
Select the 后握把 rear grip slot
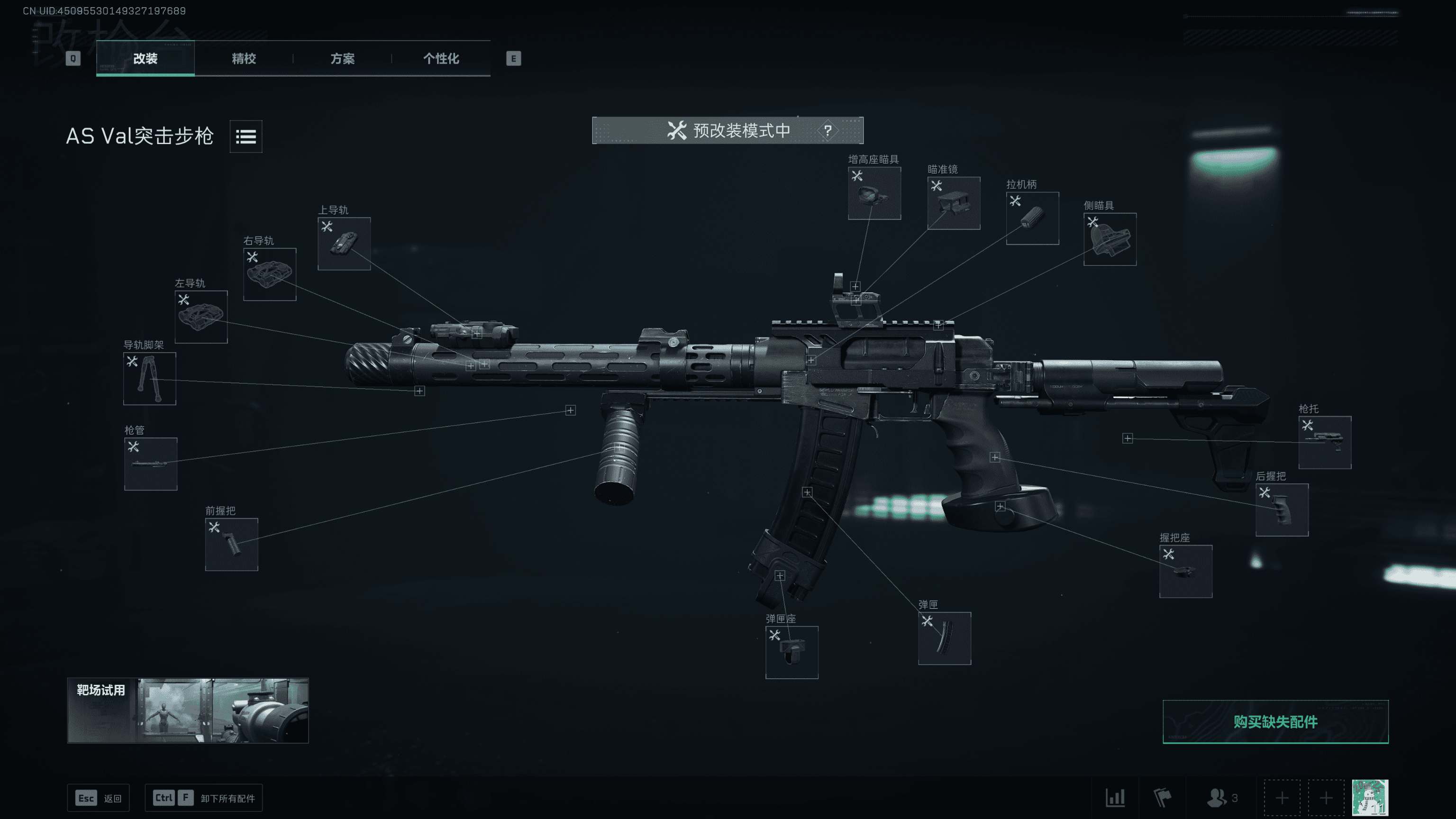1282,510
